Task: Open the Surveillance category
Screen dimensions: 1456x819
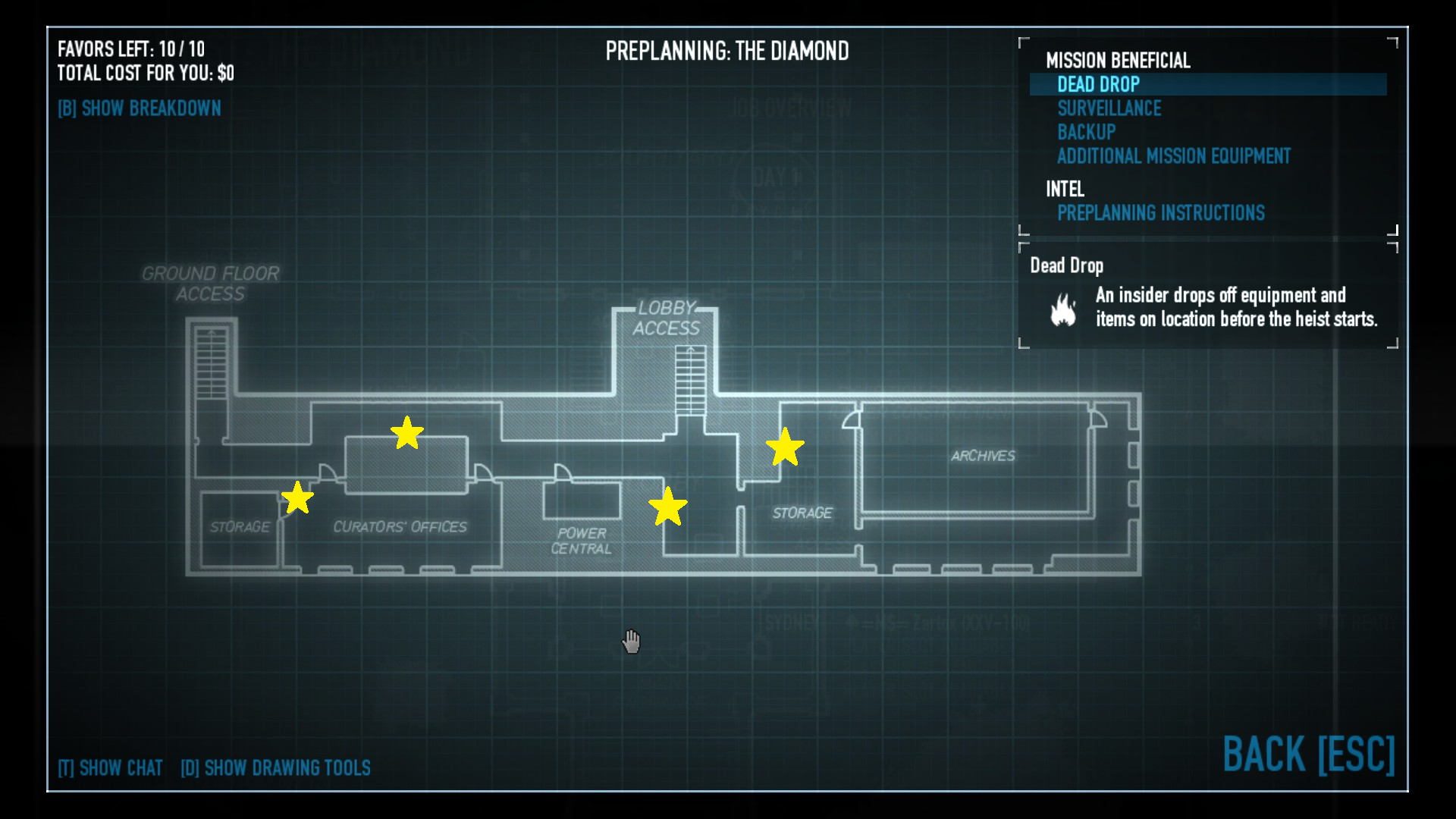Action: click(x=1109, y=108)
